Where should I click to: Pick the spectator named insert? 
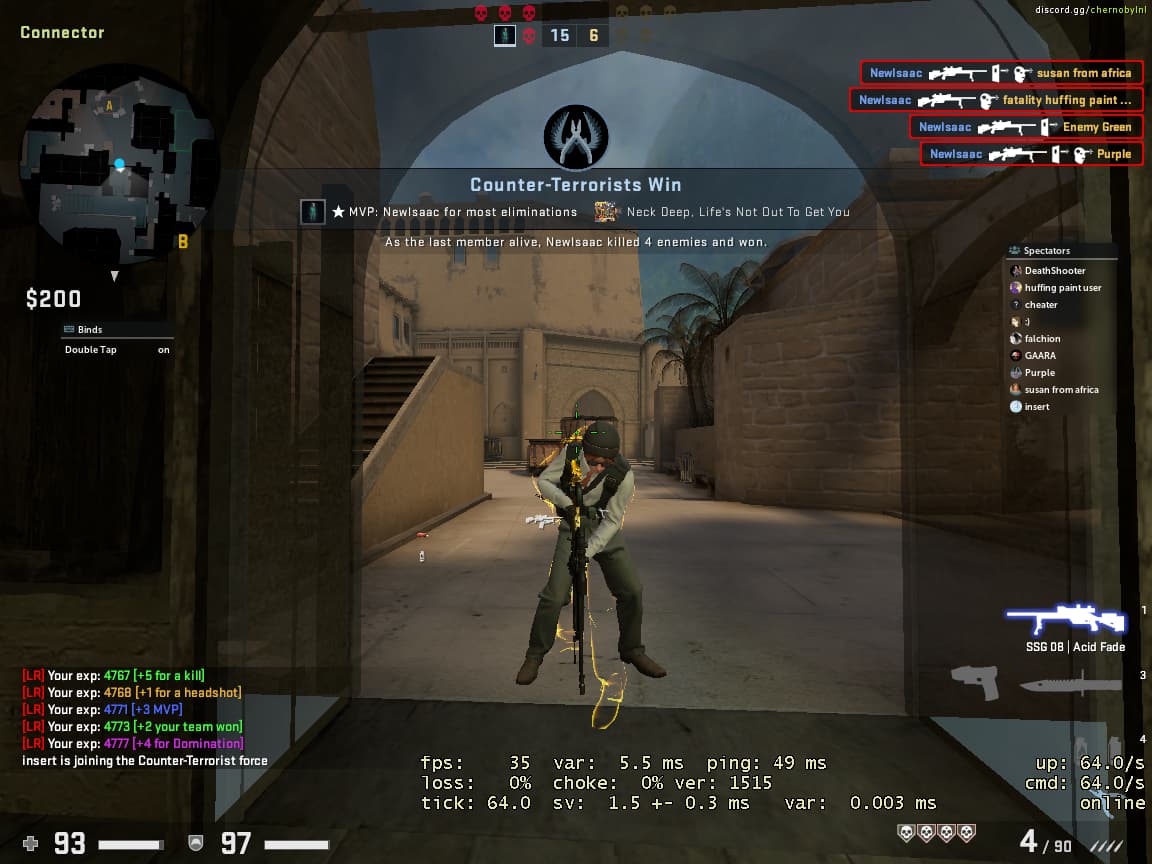click(1036, 407)
